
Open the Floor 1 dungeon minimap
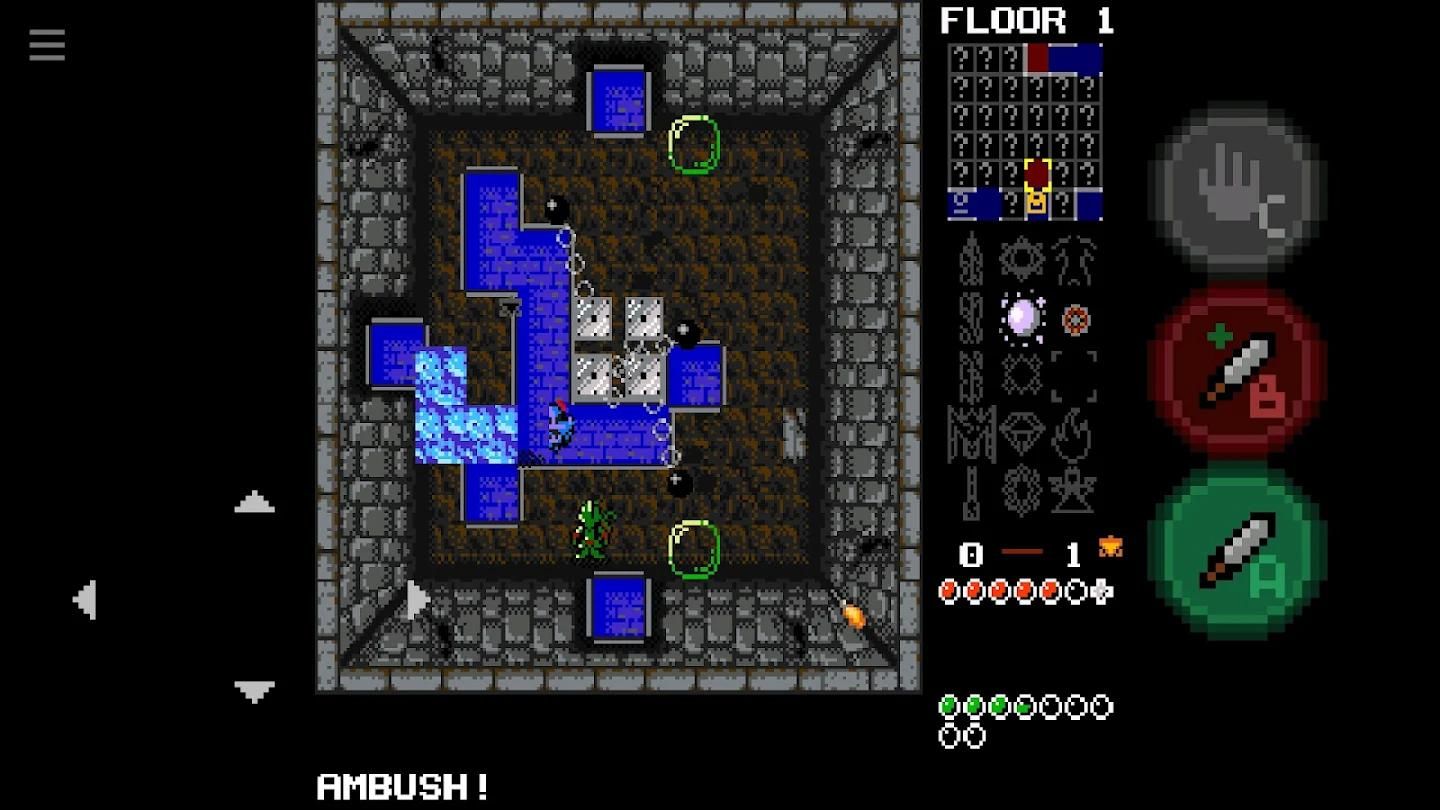(1025, 131)
